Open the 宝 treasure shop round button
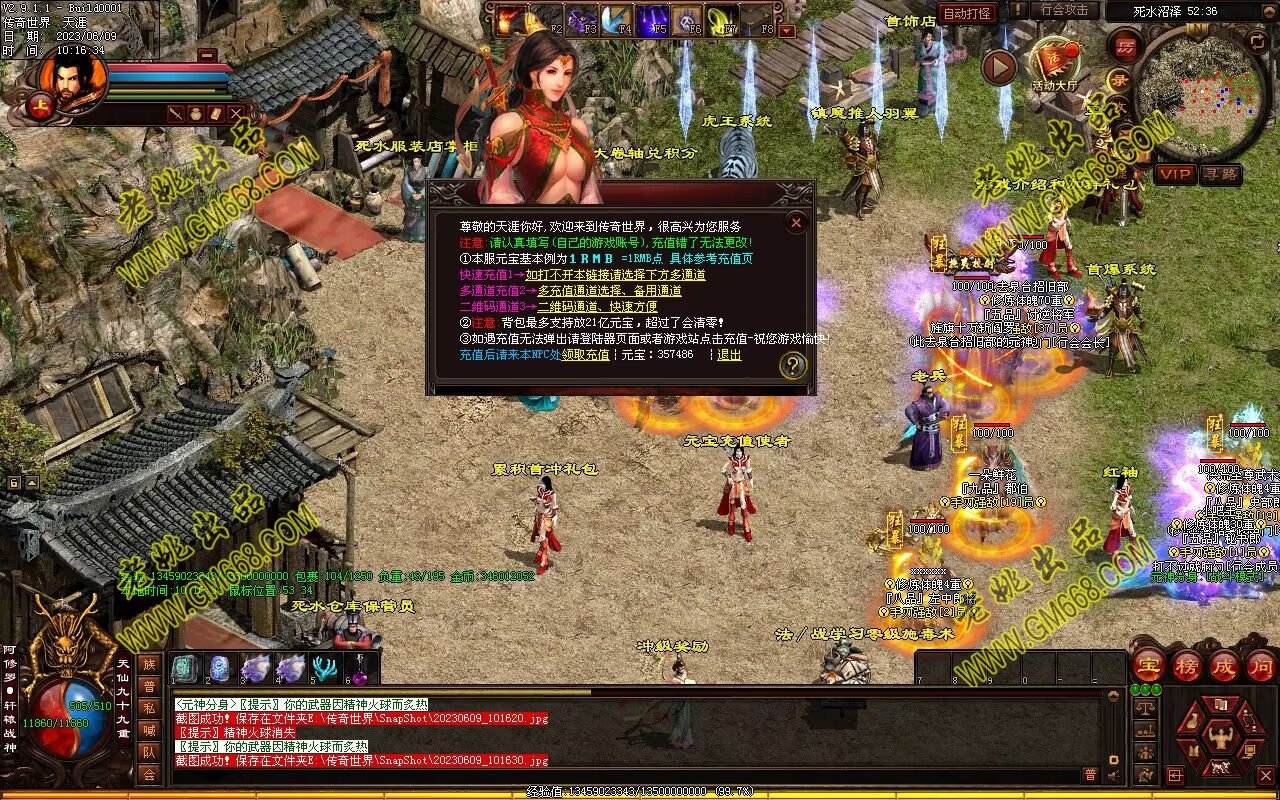 coord(1147,665)
